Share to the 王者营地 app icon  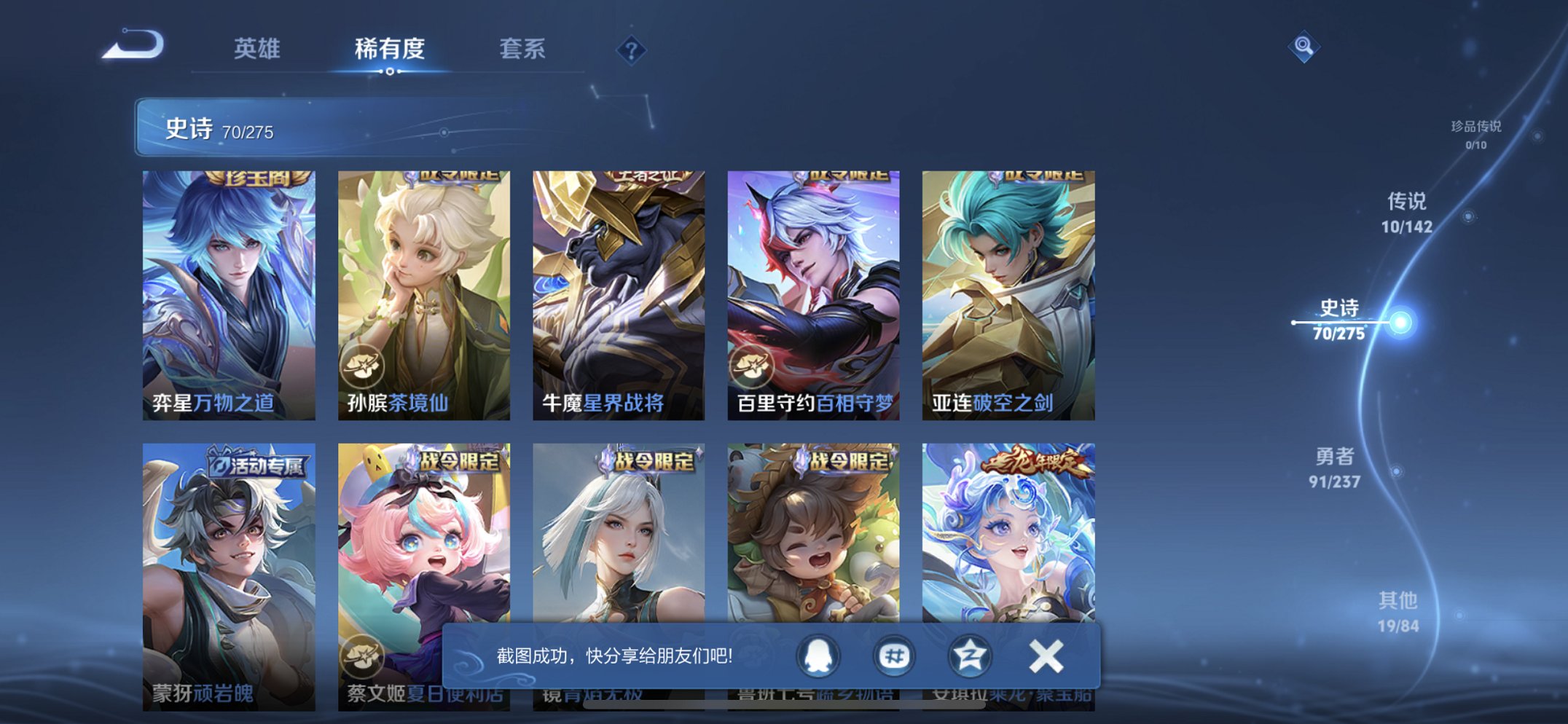pyautogui.click(x=969, y=655)
